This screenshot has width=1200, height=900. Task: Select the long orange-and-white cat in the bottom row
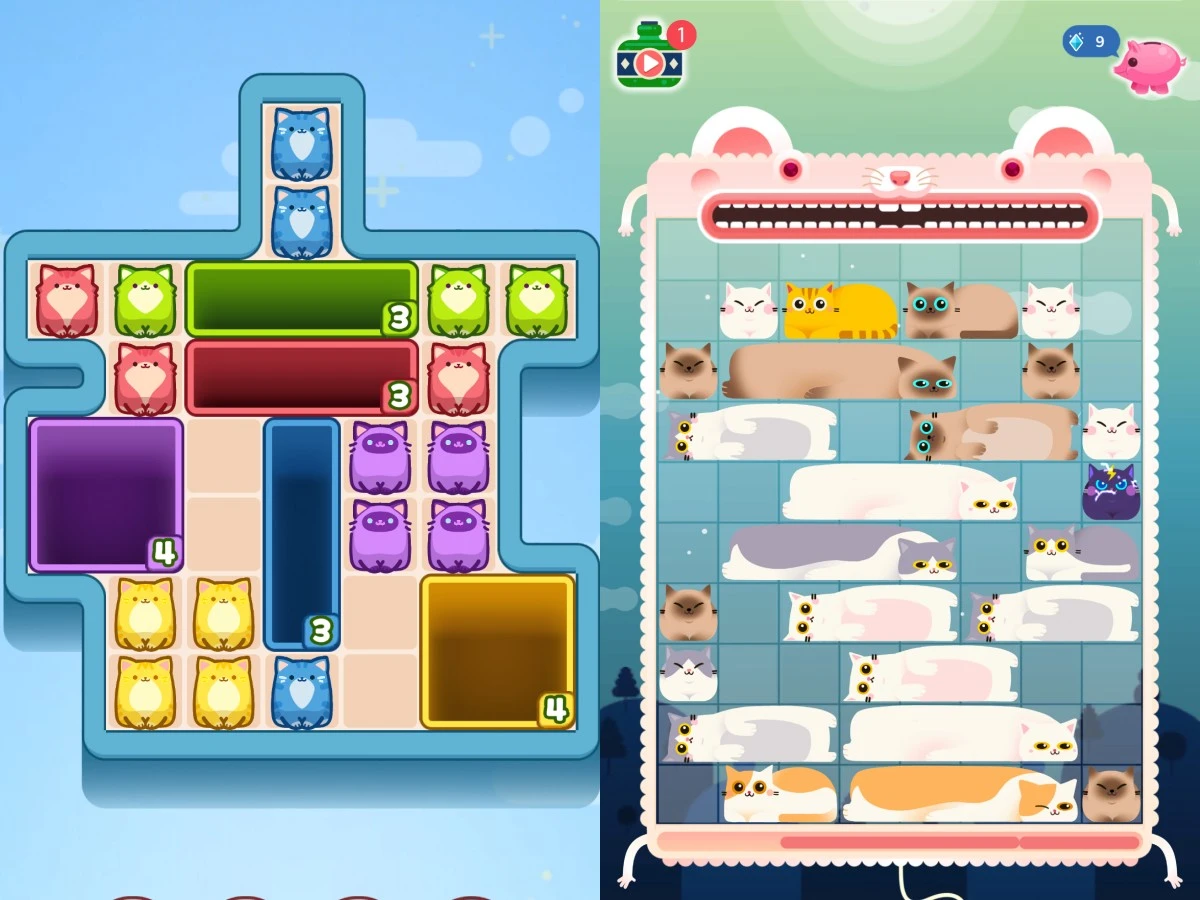(960, 794)
